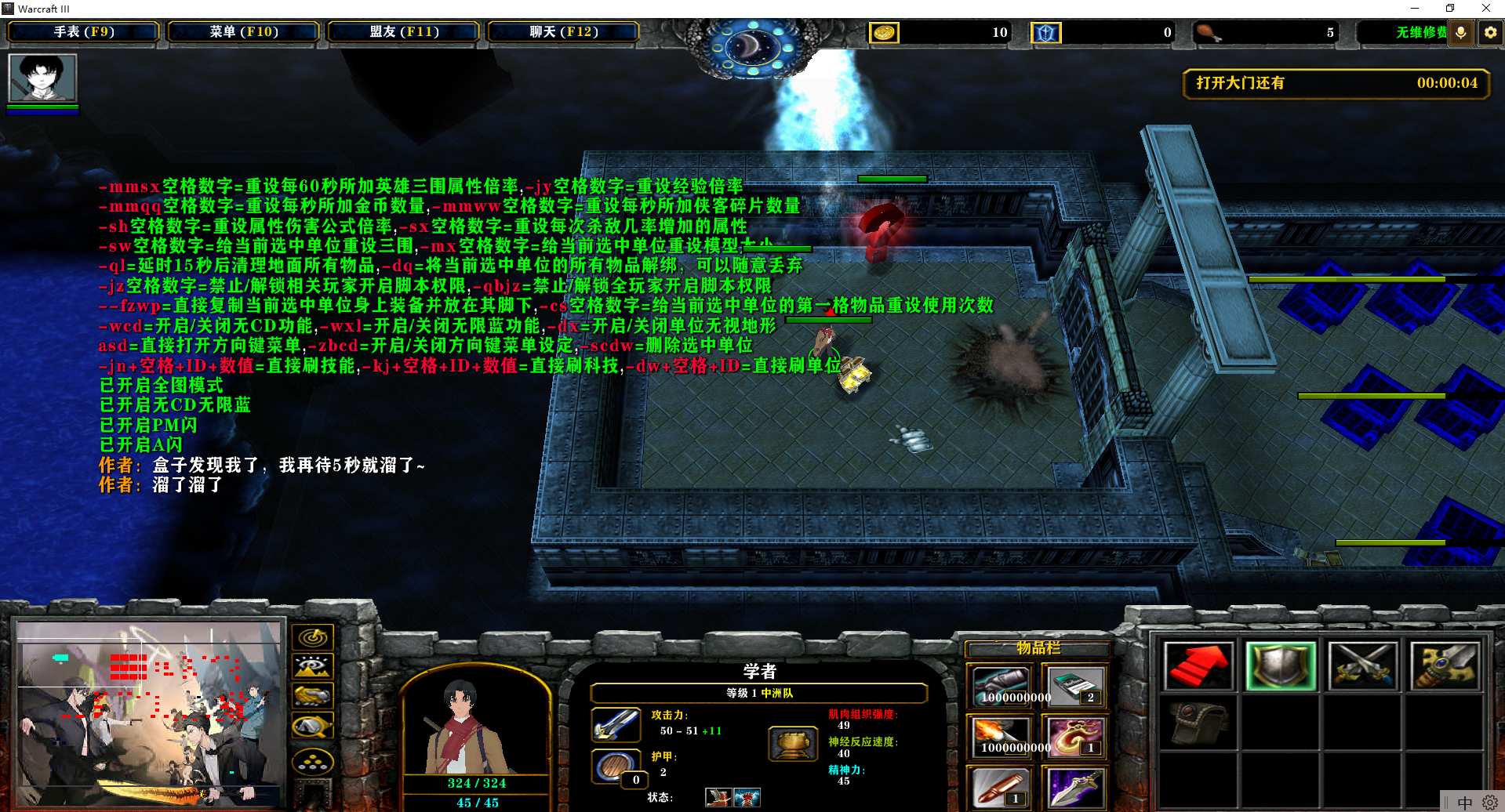Screen dimensions: 1505x812
Task: Click the golden dragon charm item
Action: coord(1074,737)
